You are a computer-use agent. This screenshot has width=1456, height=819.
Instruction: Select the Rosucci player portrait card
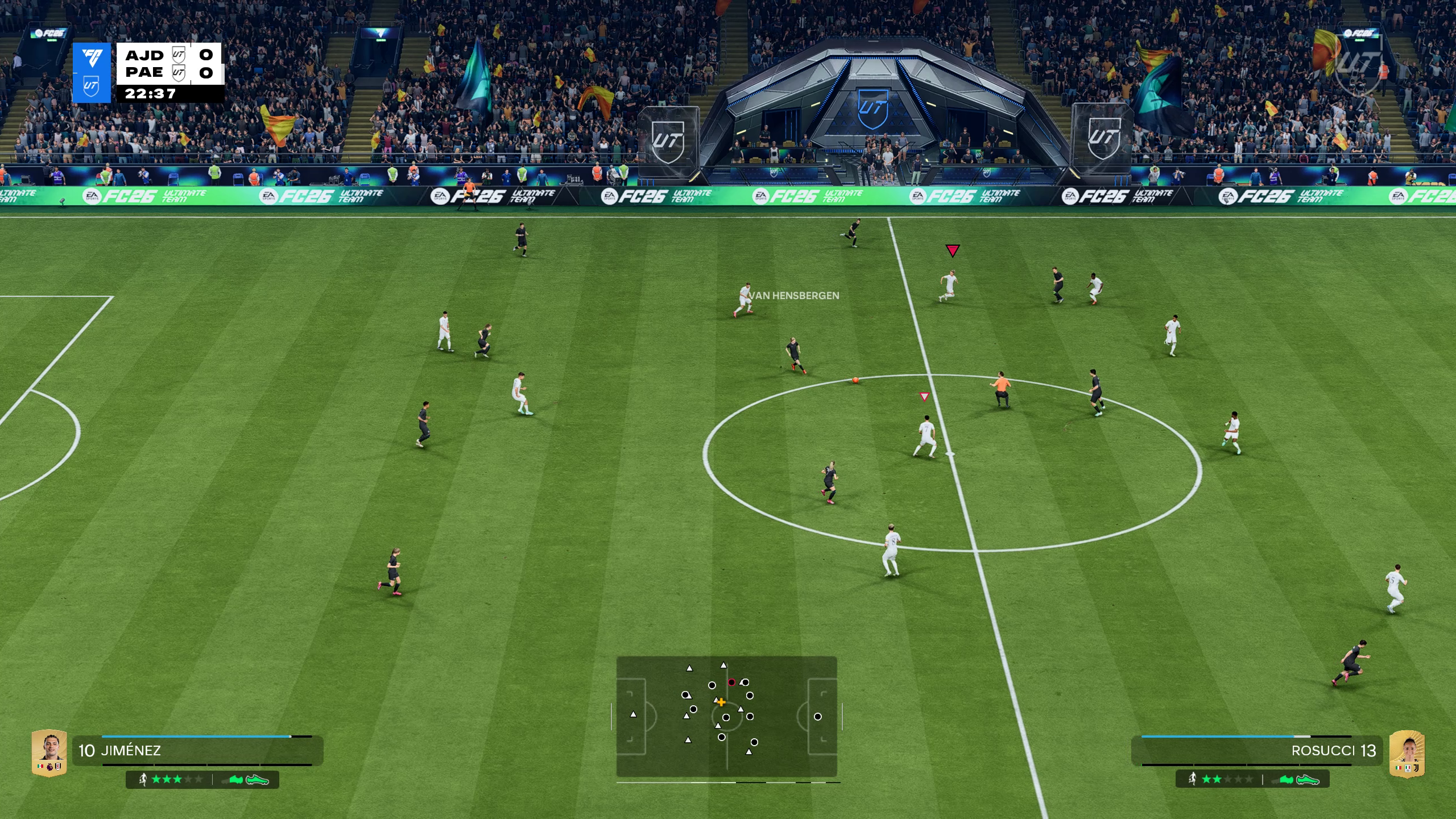pos(1407,754)
